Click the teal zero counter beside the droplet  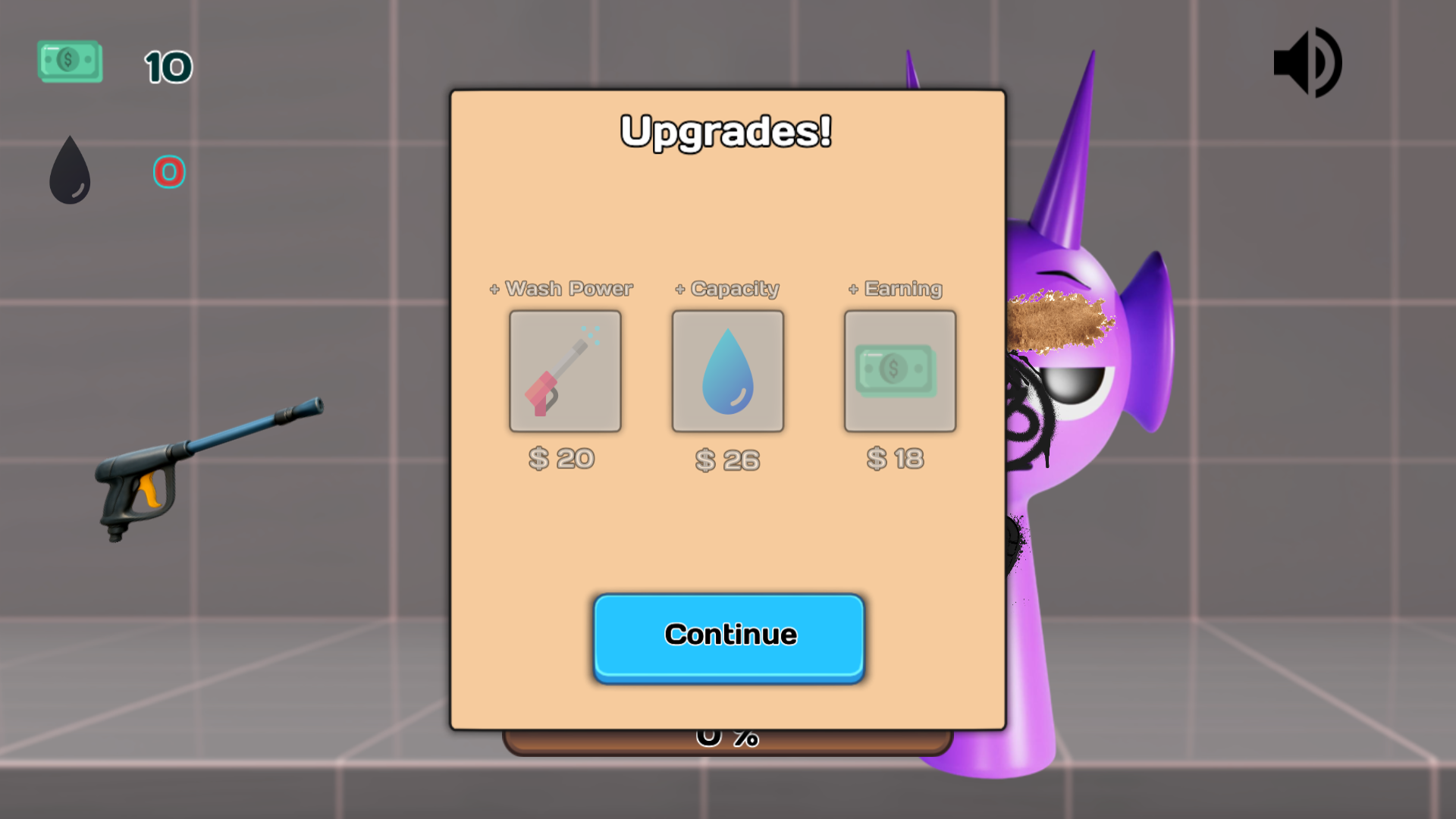pos(170,172)
